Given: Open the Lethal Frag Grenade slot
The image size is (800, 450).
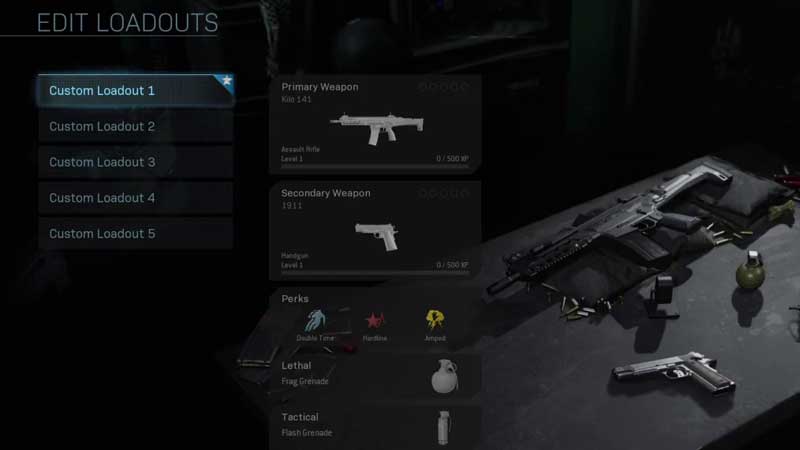Looking at the screenshot, I should pos(375,374).
